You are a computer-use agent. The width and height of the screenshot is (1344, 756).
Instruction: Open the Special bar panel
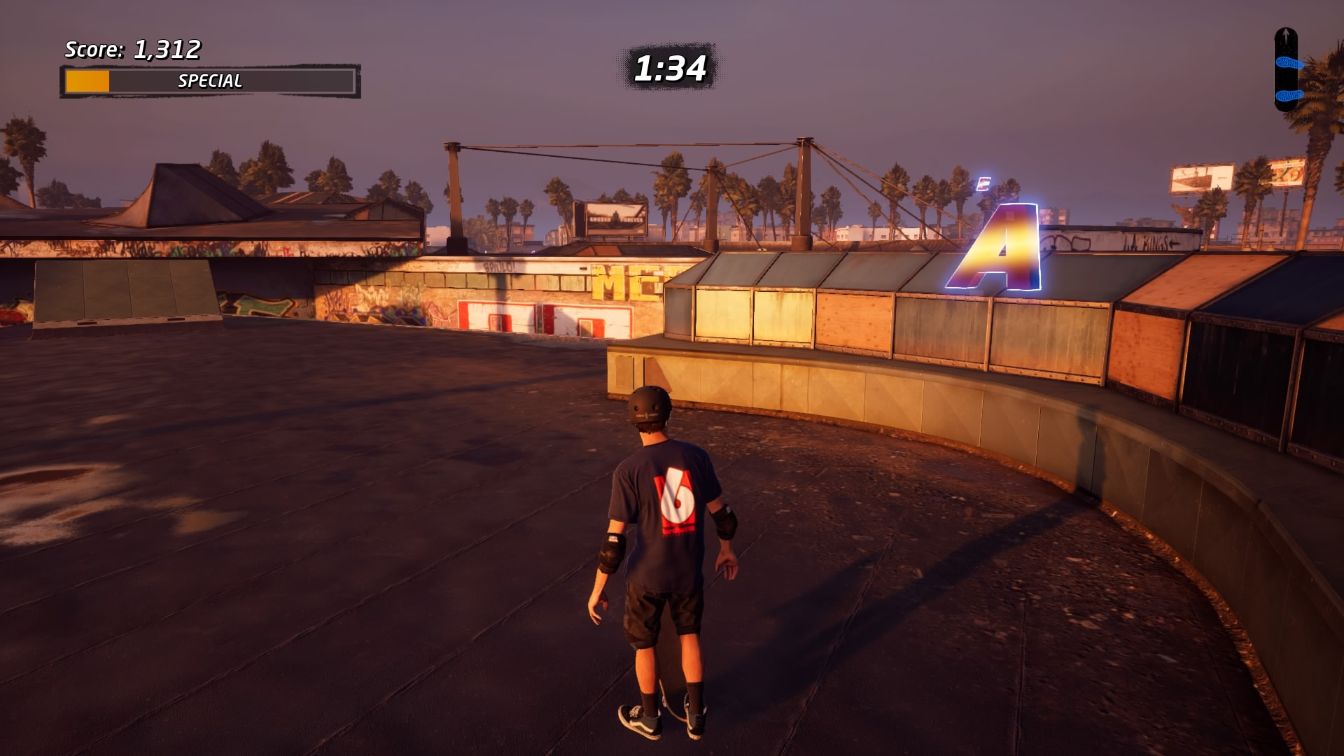[x=208, y=81]
